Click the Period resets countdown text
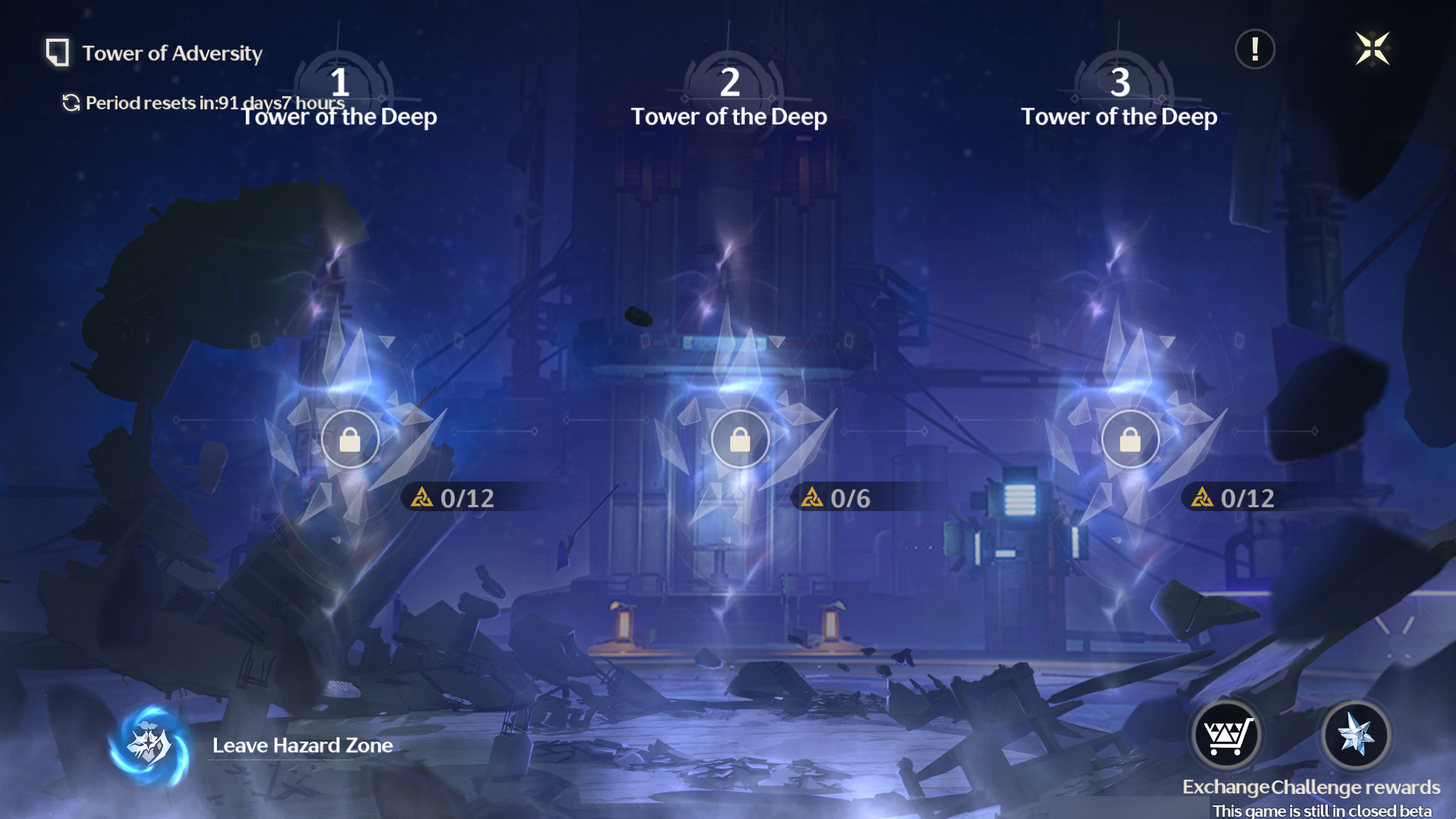The width and height of the screenshot is (1456, 819). [x=215, y=102]
